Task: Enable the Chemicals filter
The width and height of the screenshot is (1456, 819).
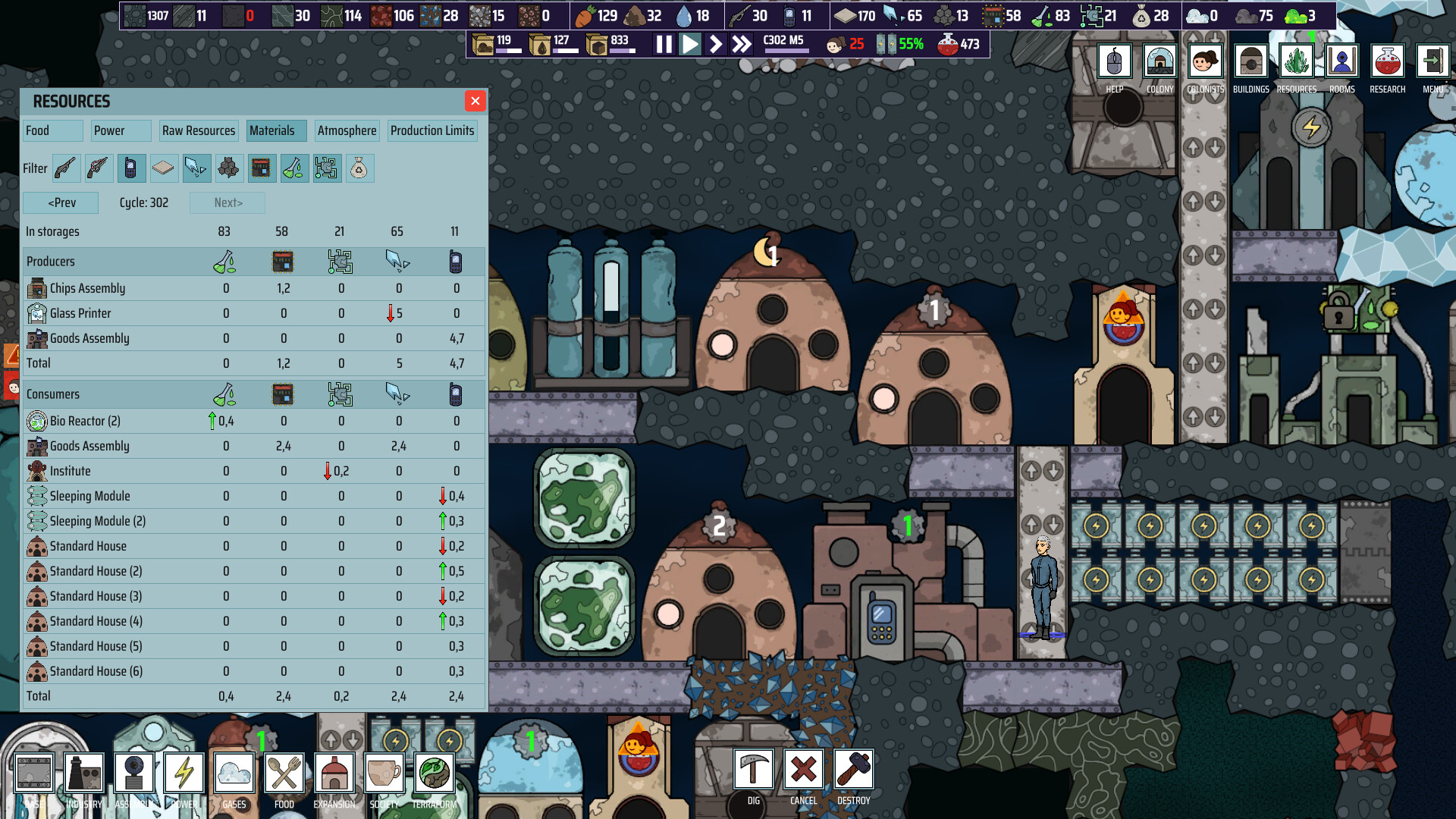Action: click(295, 168)
